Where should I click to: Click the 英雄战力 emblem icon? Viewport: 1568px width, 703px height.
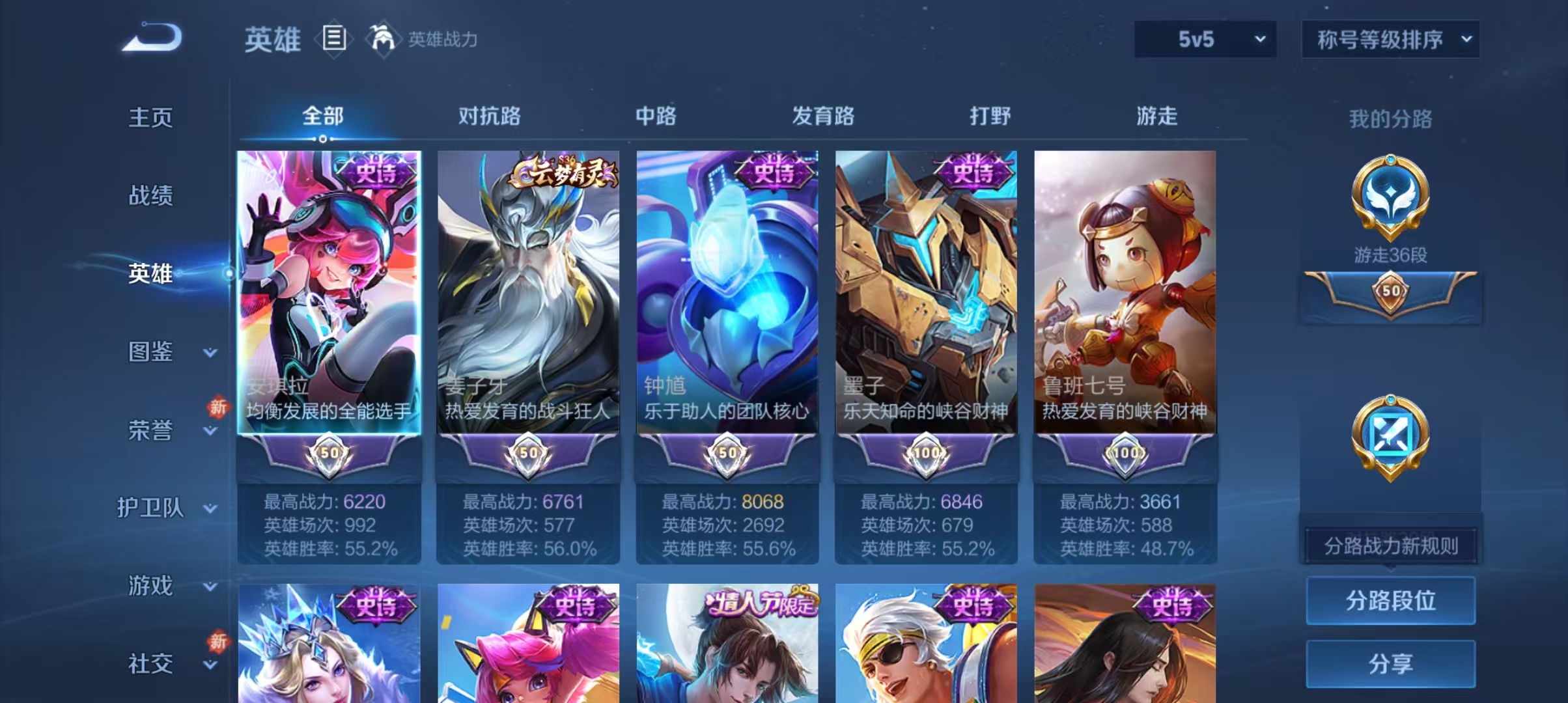tap(384, 39)
